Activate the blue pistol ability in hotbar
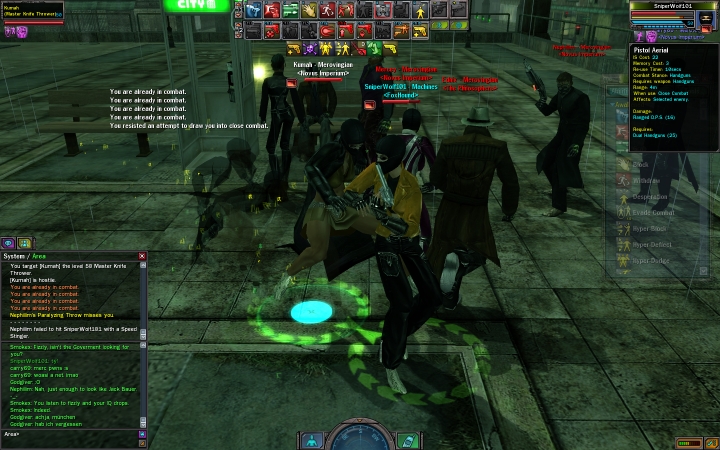 254,11
